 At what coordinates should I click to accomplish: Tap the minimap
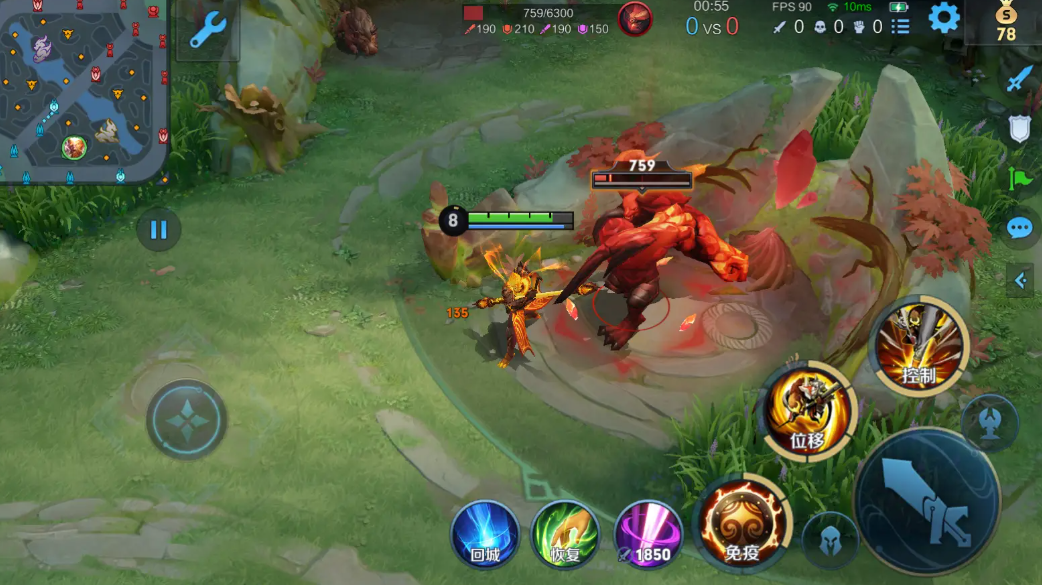(x=84, y=90)
